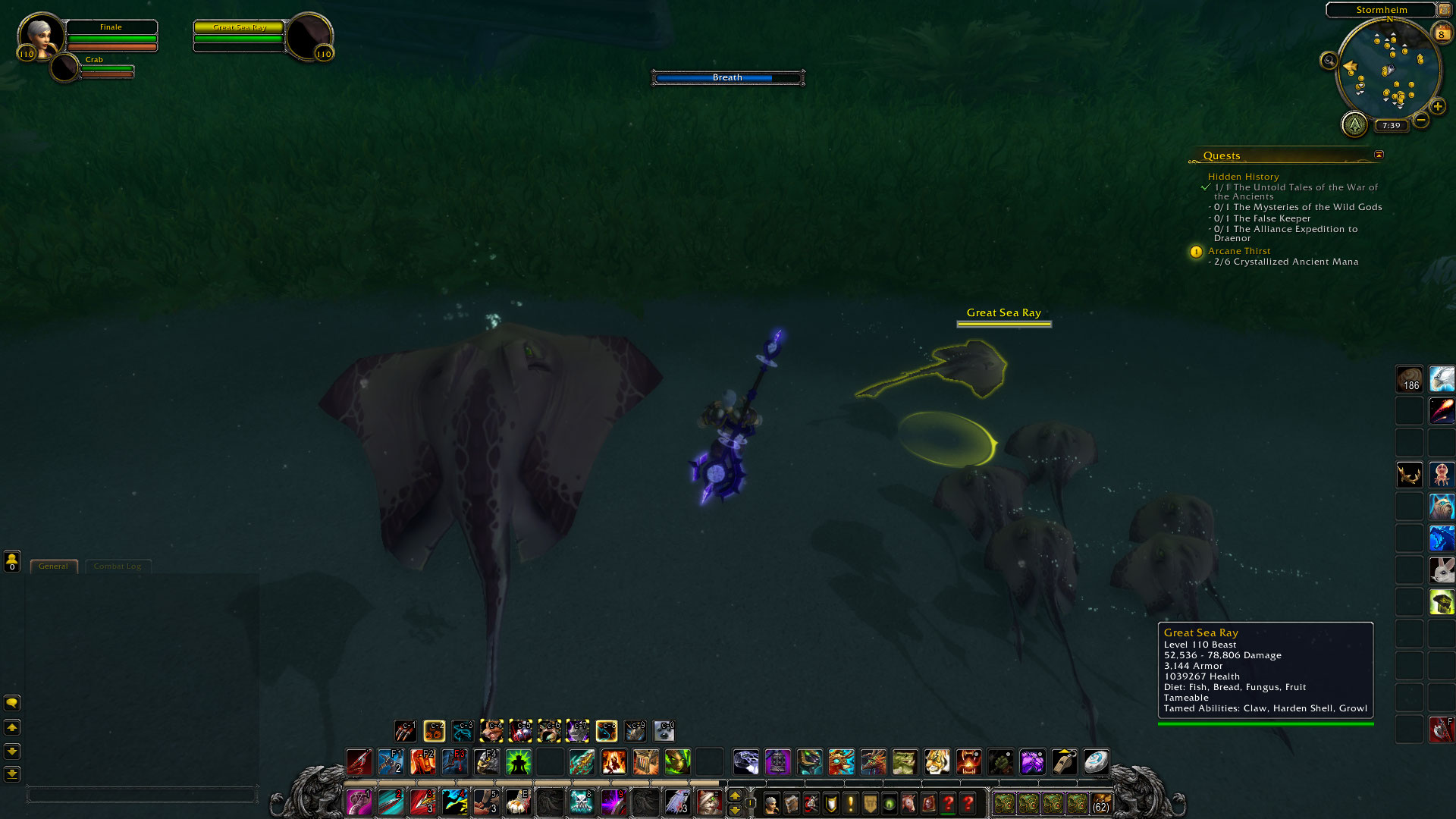Select the Finale player portrait
The height and width of the screenshot is (819, 1456).
pos(40,36)
